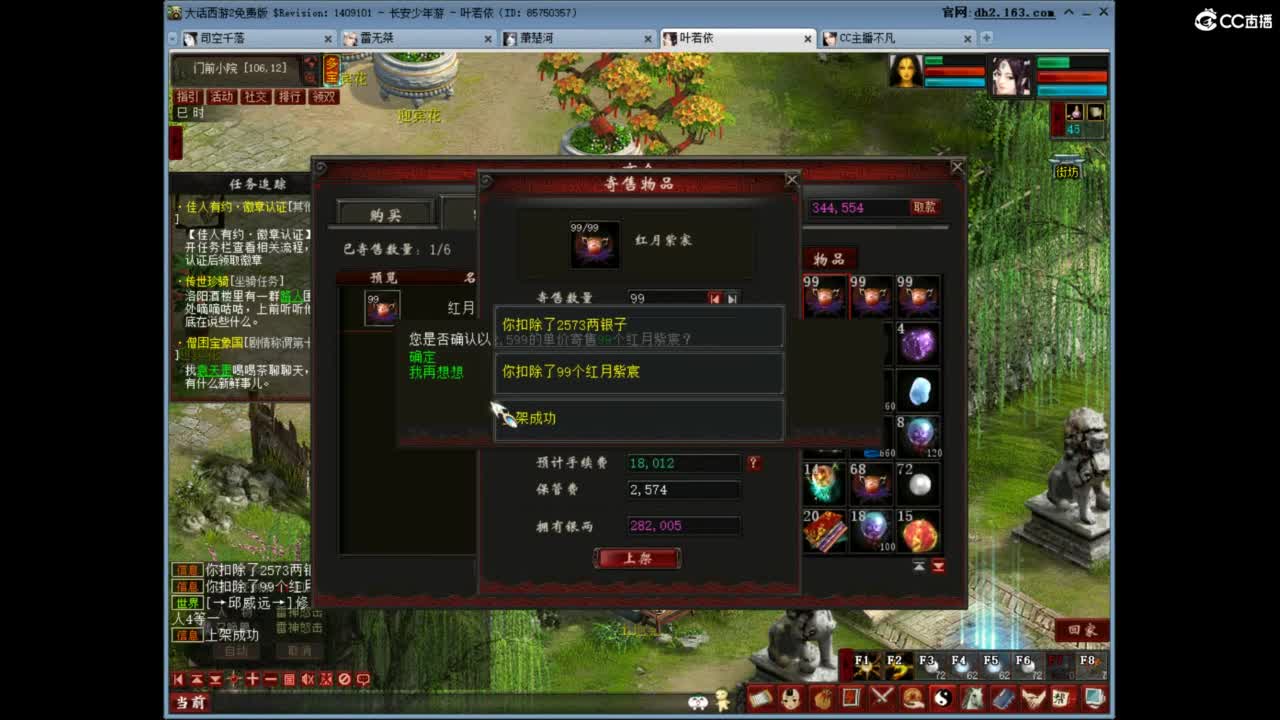Click the panda emoticon above the chat bar
This screenshot has width=1280, height=720.
point(698,702)
